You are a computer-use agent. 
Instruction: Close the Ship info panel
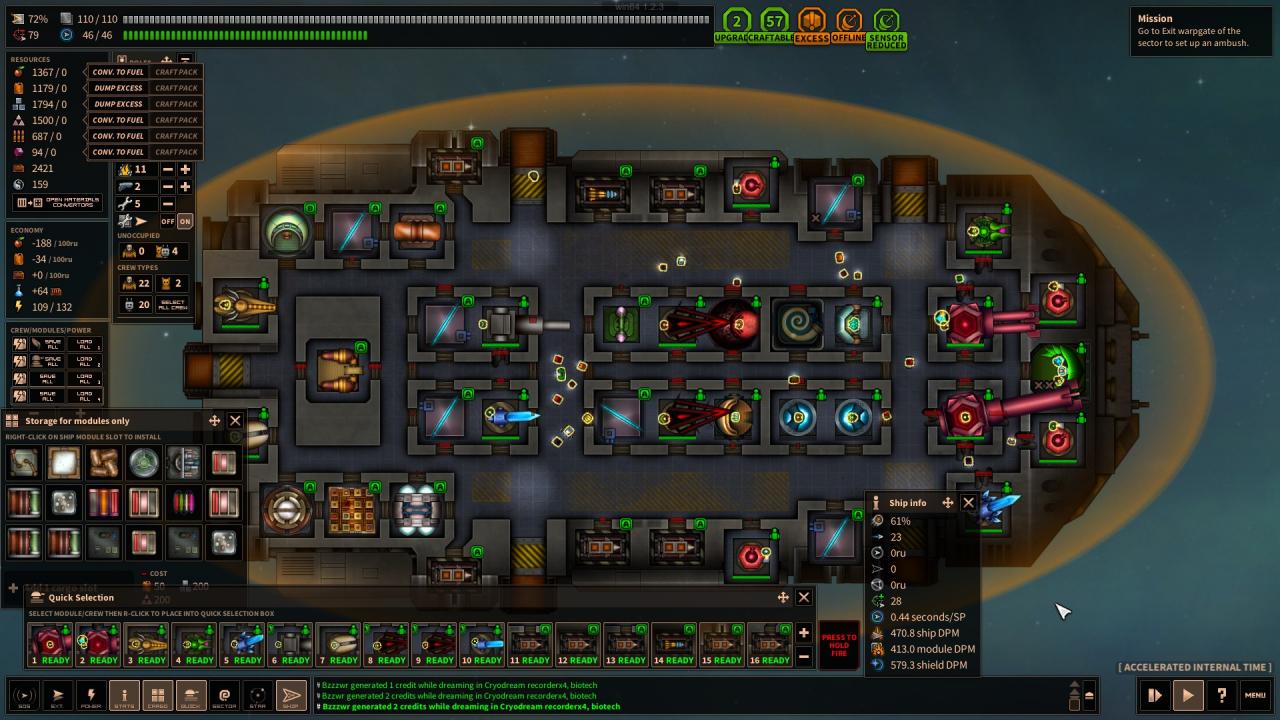click(968, 503)
